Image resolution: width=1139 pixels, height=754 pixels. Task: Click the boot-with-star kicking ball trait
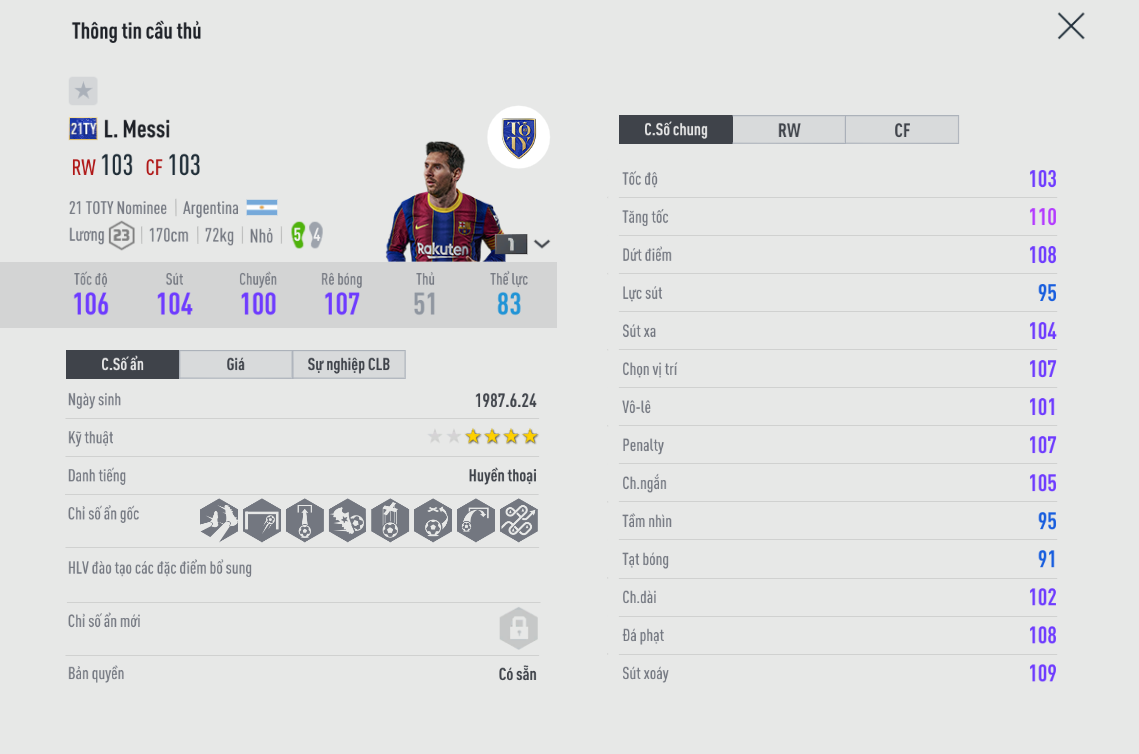[x=347, y=521]
